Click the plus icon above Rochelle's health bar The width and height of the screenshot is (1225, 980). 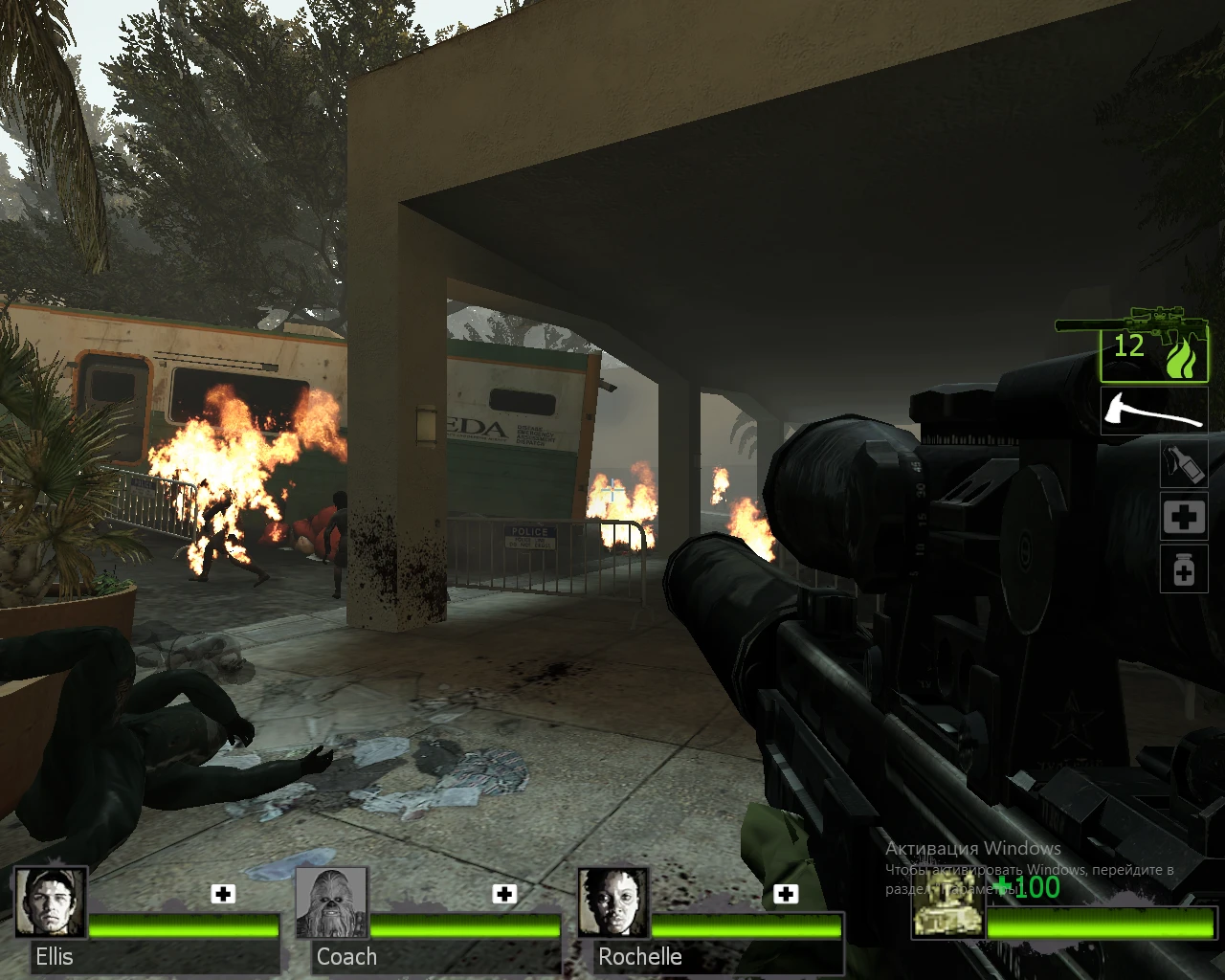(x=787, y=893)
